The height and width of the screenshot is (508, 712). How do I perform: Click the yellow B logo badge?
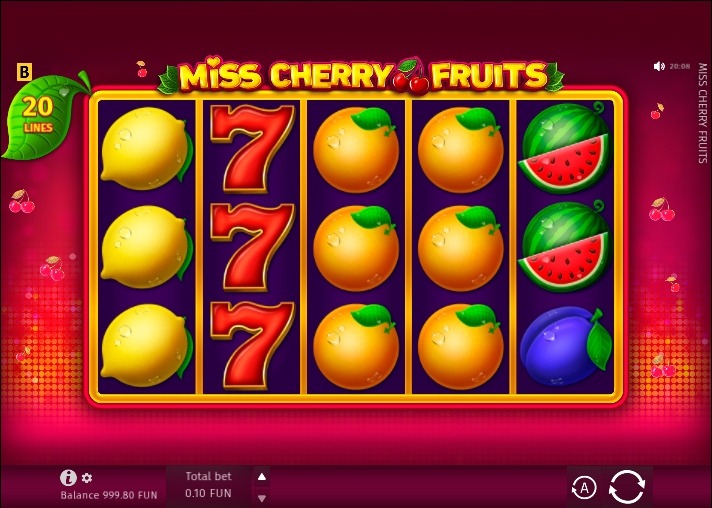point(25,72)
